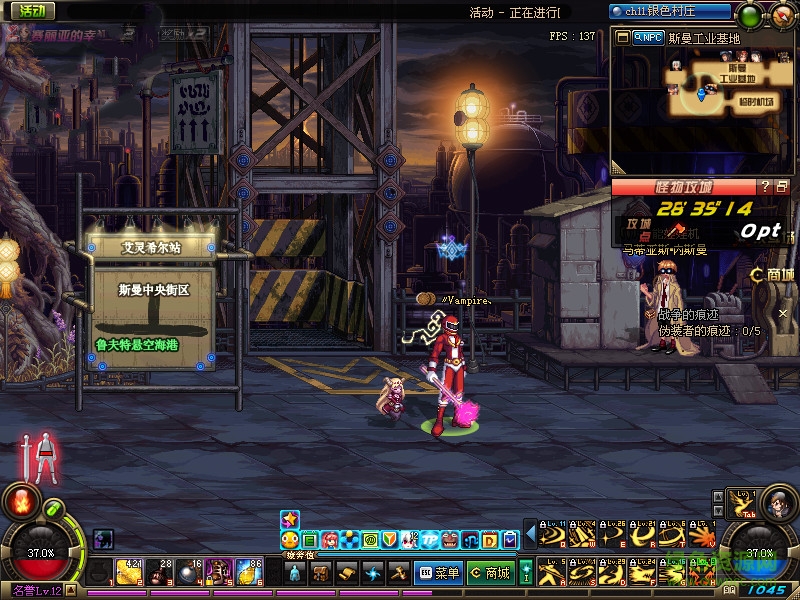The width and height of the screenshot is (800, 600).
Task: Open the orange calendar D icon
Action: [x=490, y=540]
